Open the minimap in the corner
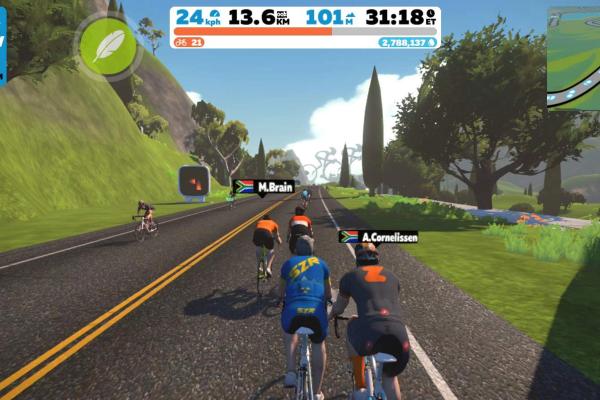 [x=574, y=58]
